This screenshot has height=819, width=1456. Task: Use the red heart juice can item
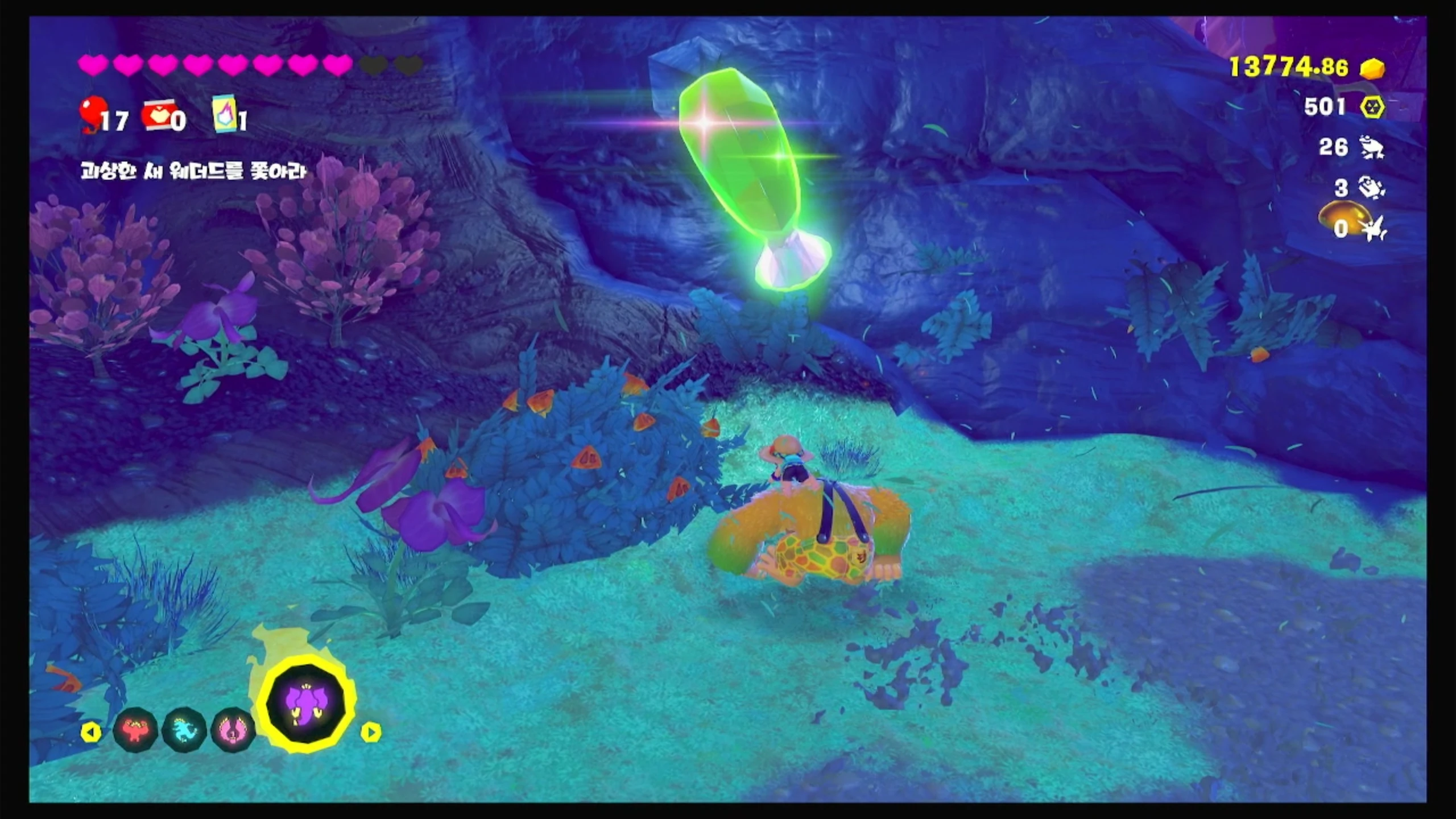point(158,115)
